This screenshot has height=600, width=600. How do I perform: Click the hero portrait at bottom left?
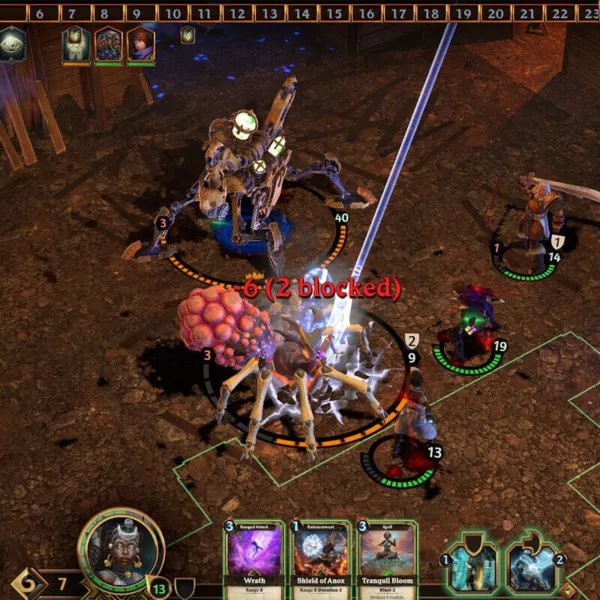pos(120,546)
